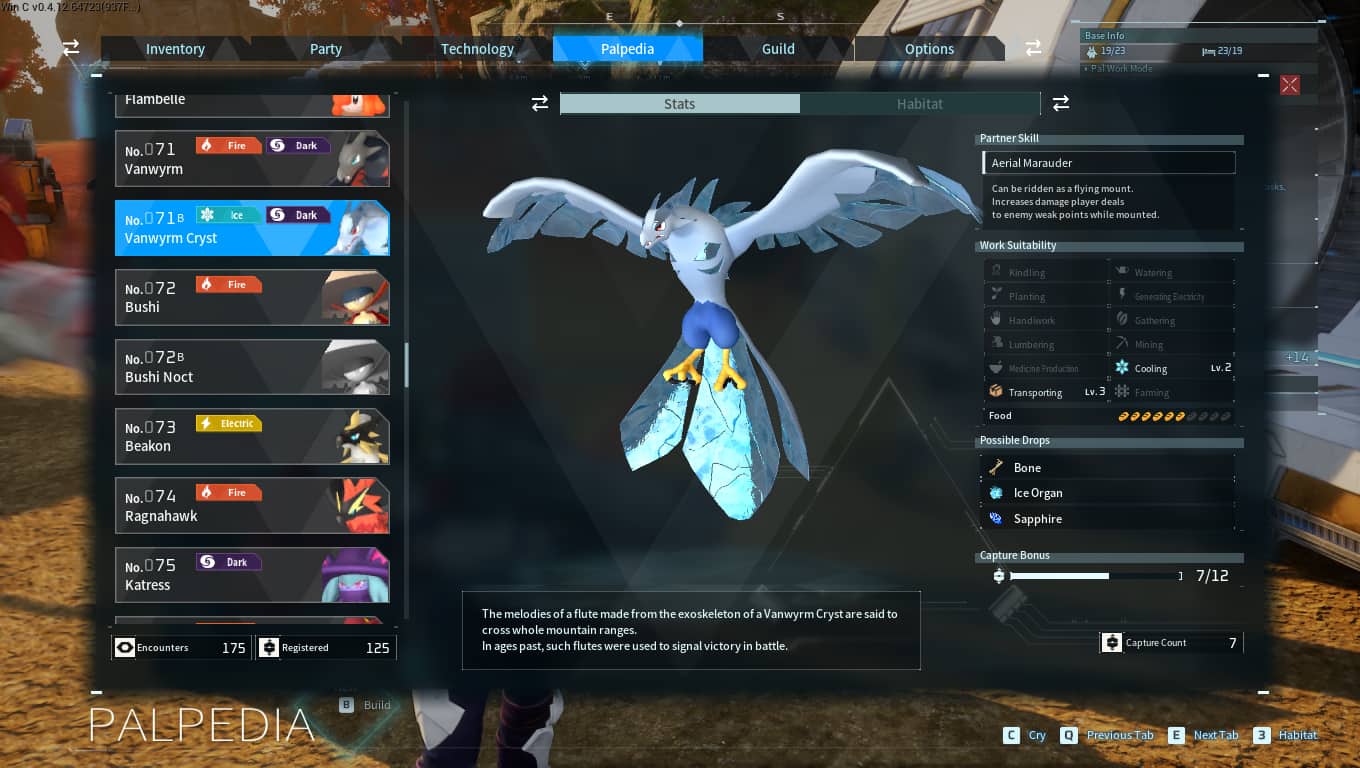Click the Dark badge on Katress
The width and height of the screenshot is (1360, 768).
[229, 562]
